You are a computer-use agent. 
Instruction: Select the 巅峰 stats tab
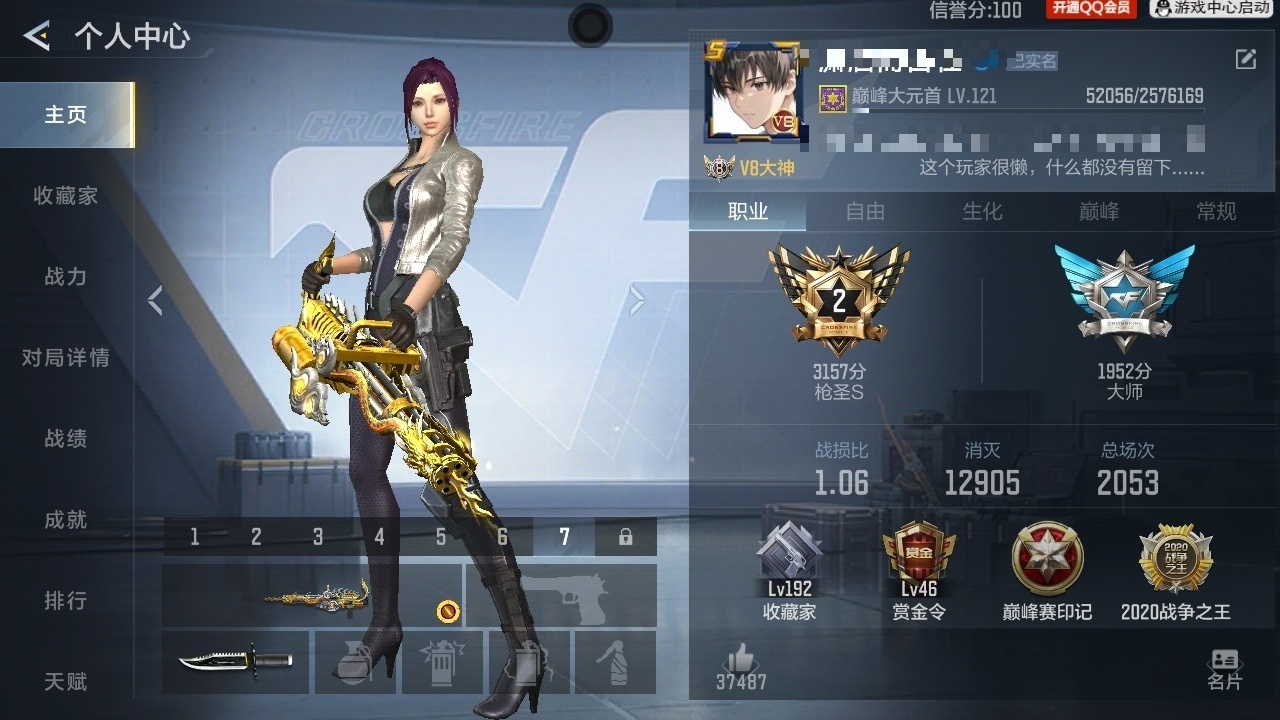[x=1099, y=212]
